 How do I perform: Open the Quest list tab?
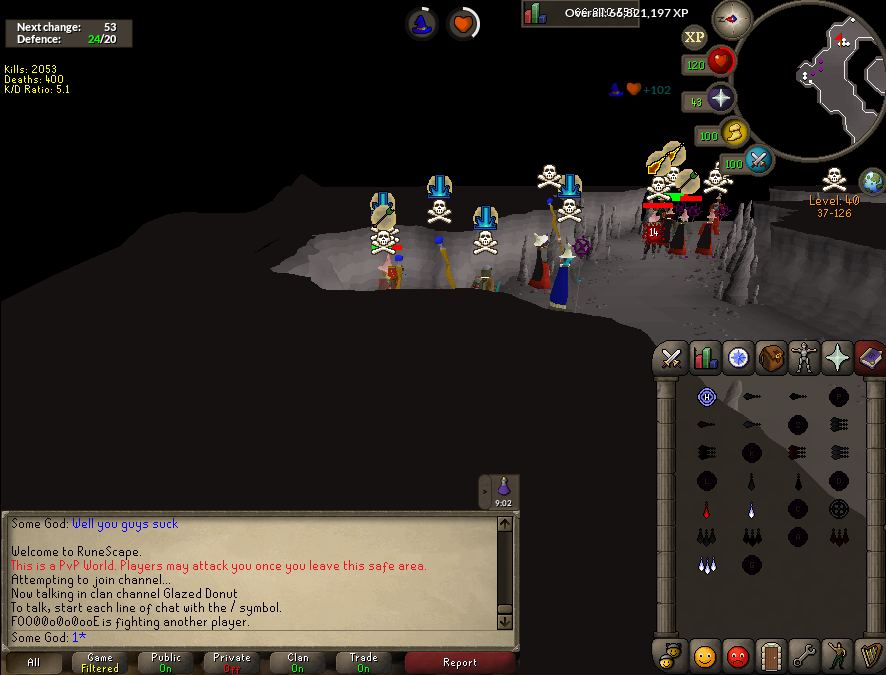[738, 357]
